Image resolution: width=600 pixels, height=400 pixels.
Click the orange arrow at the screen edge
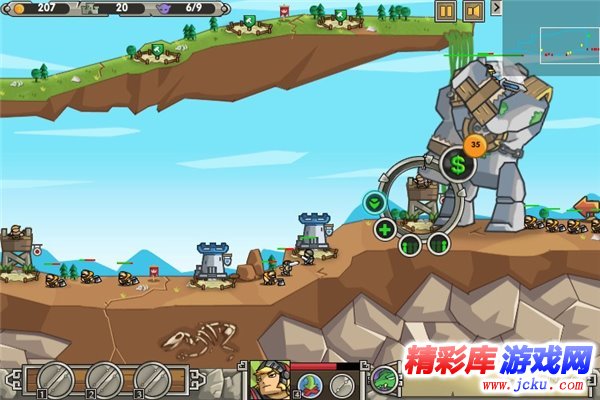(x=587, y=207)
